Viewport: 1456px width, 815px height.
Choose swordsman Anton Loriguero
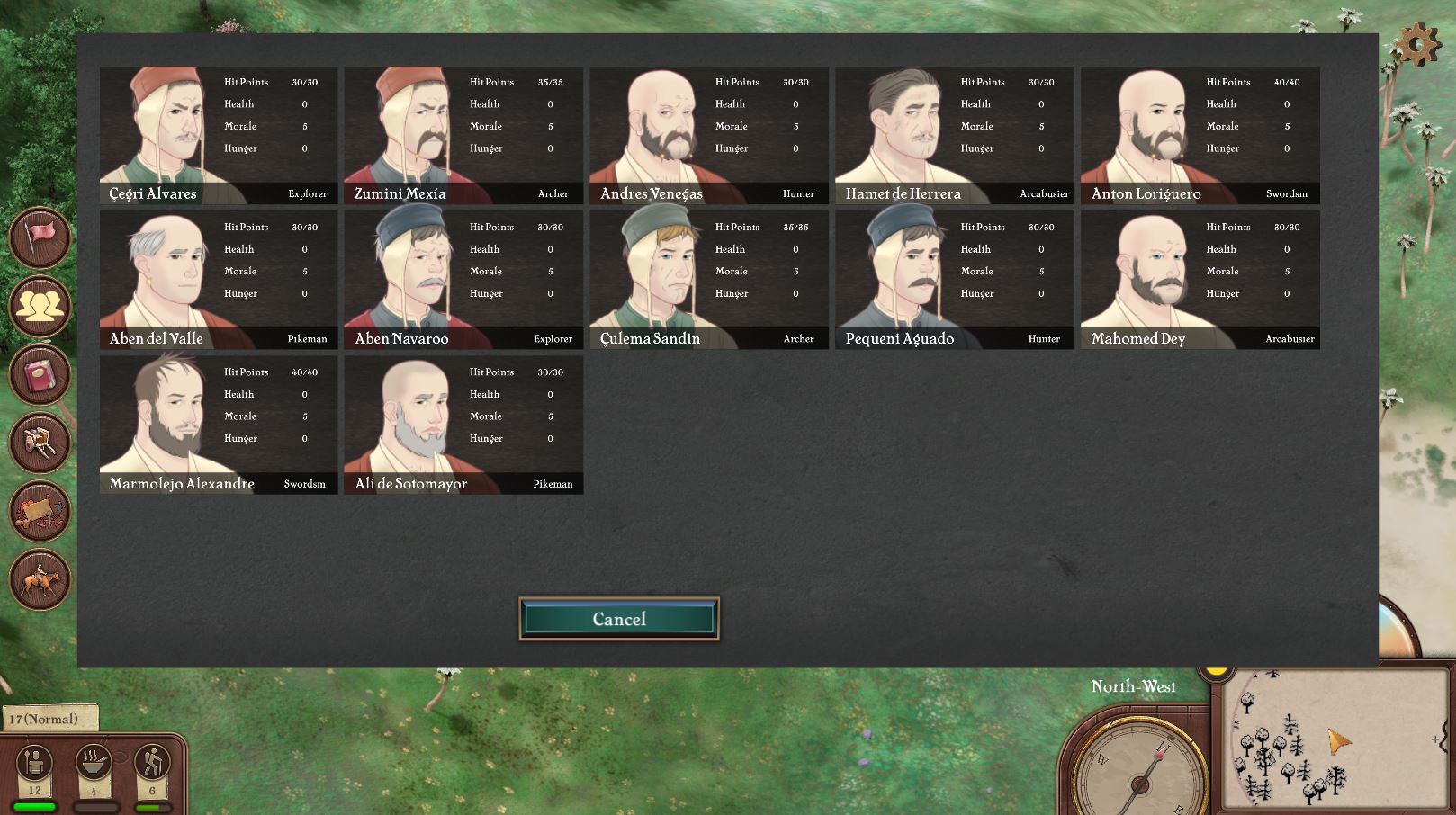point(1200,135)
